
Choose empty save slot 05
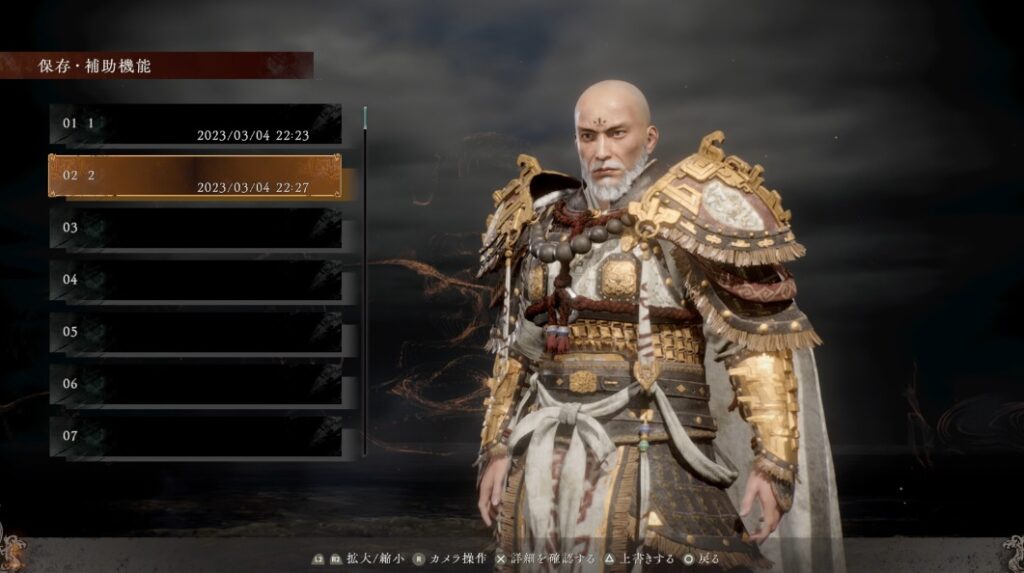coord(196,332)
